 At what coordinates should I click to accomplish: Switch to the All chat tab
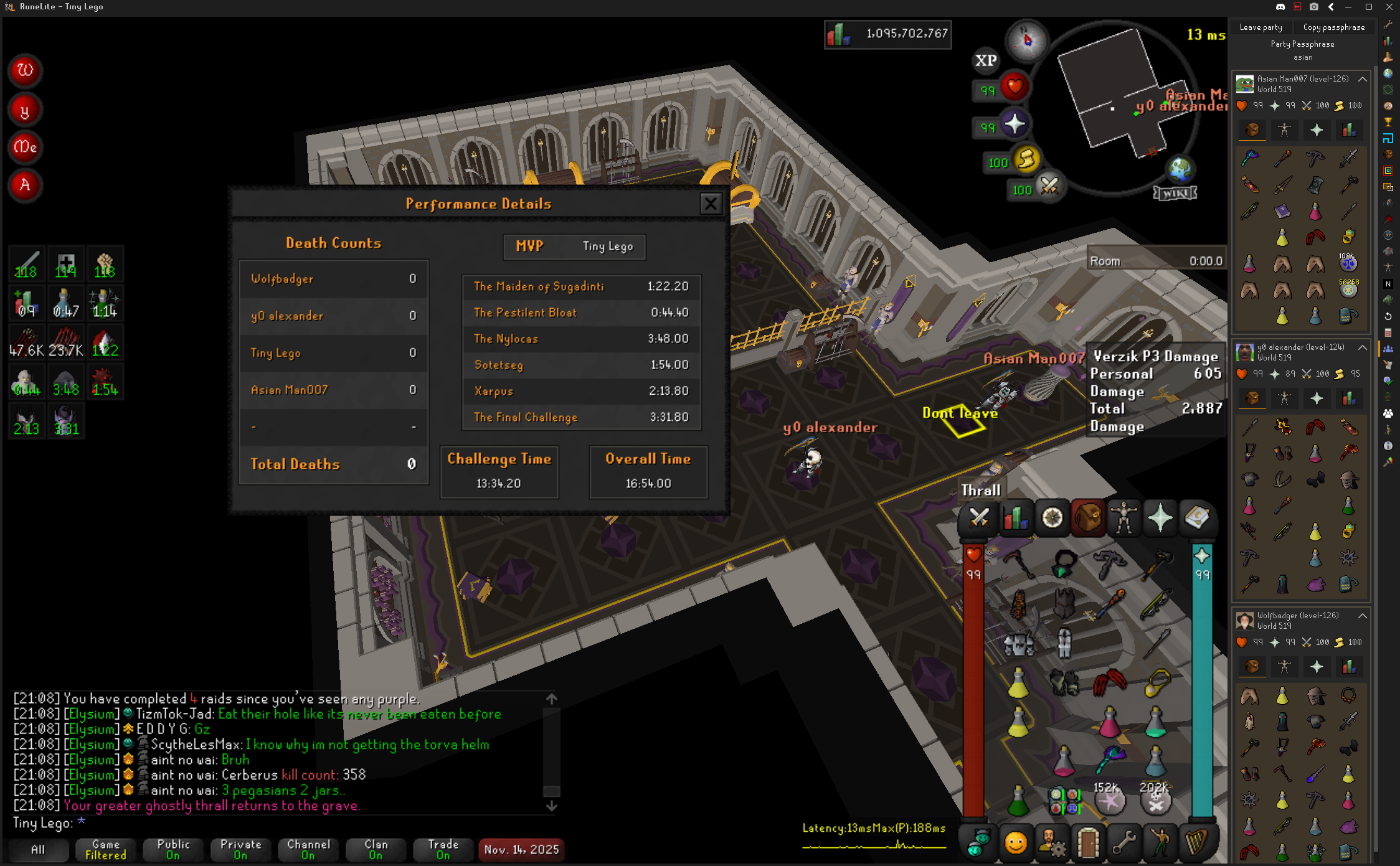(38, 849)
